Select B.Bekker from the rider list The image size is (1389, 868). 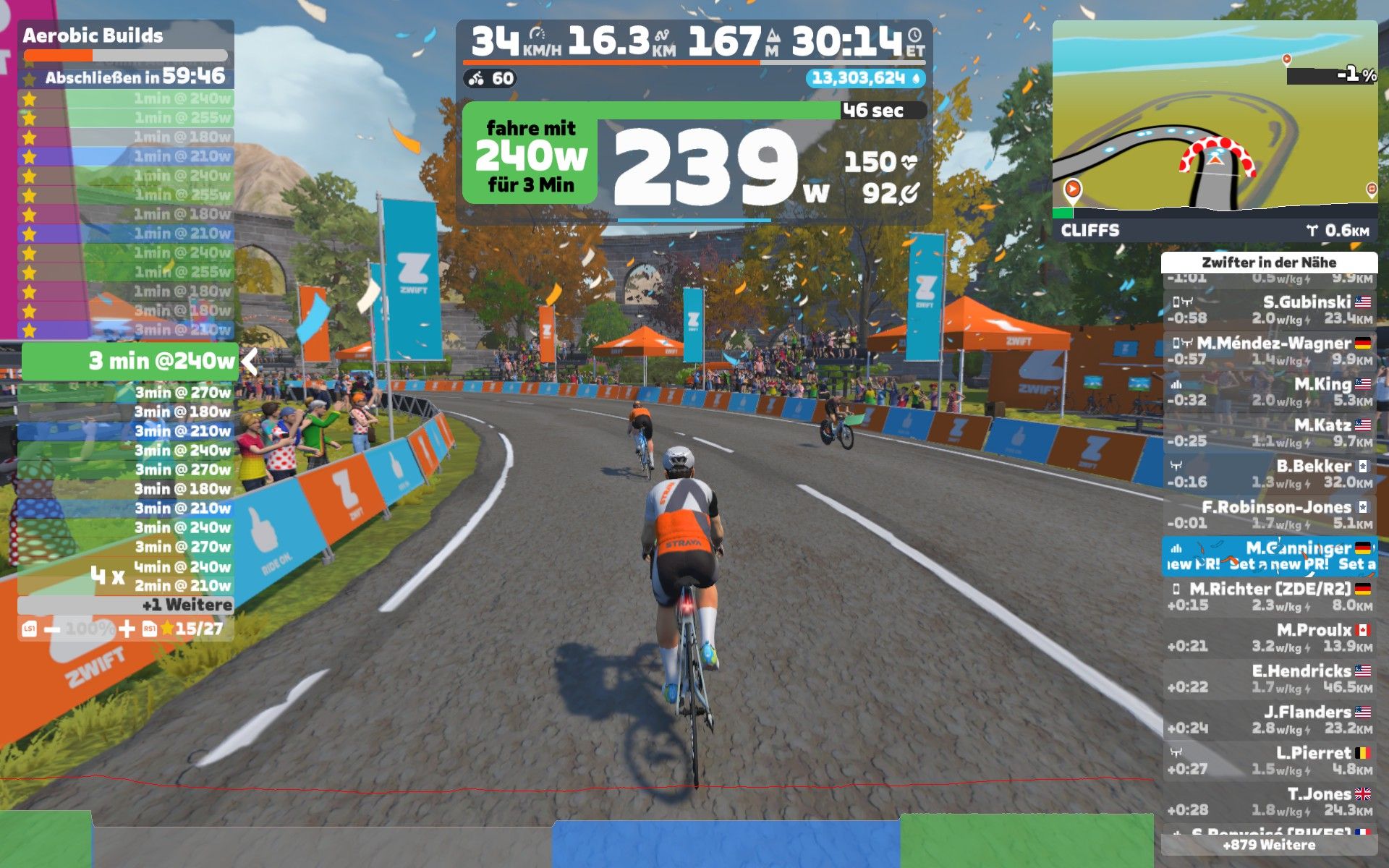click(x=1269, y=474)
